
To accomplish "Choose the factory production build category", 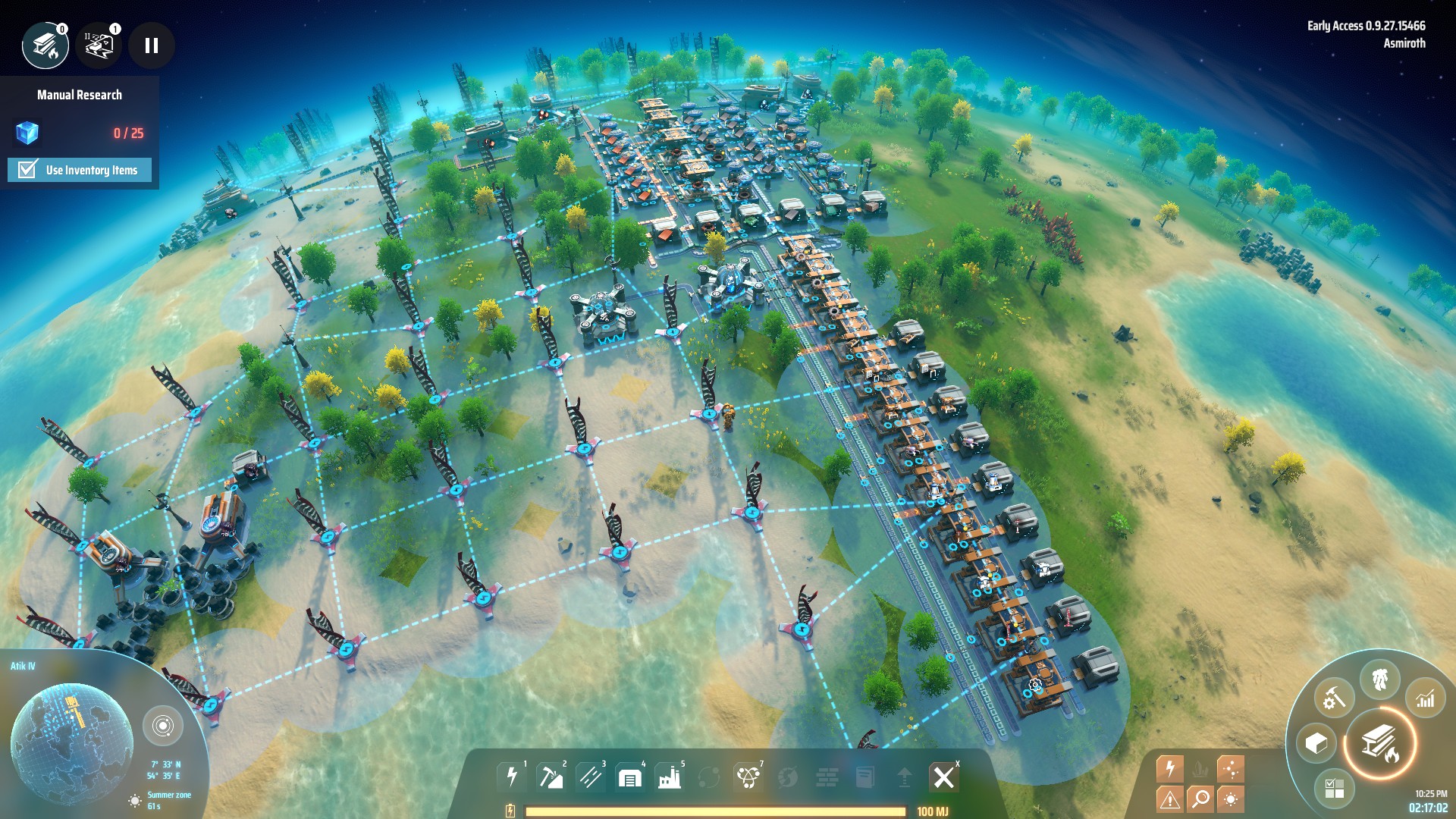I will [669, 777].
